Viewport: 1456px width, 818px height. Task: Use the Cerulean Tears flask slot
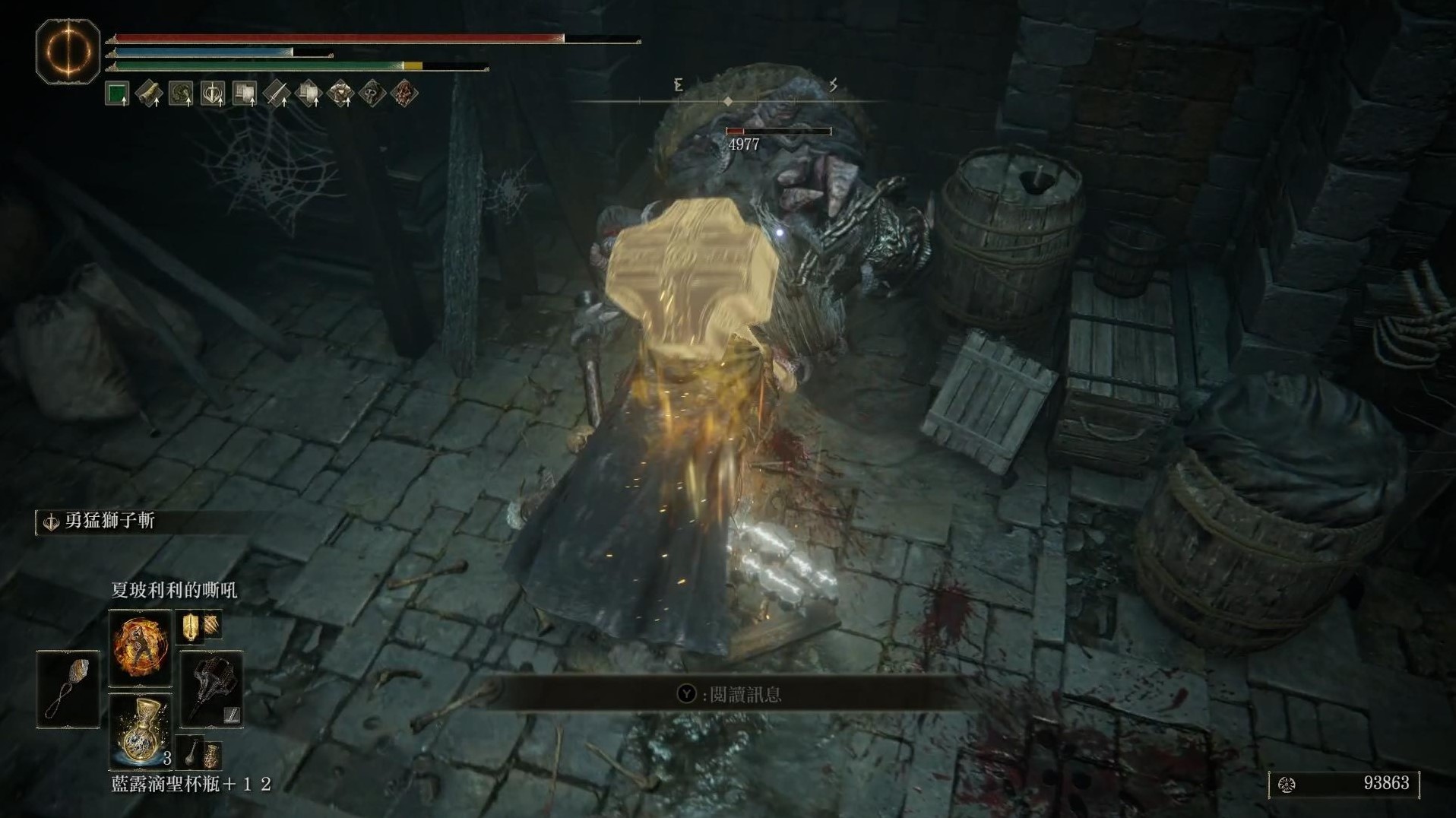point(141,731)
